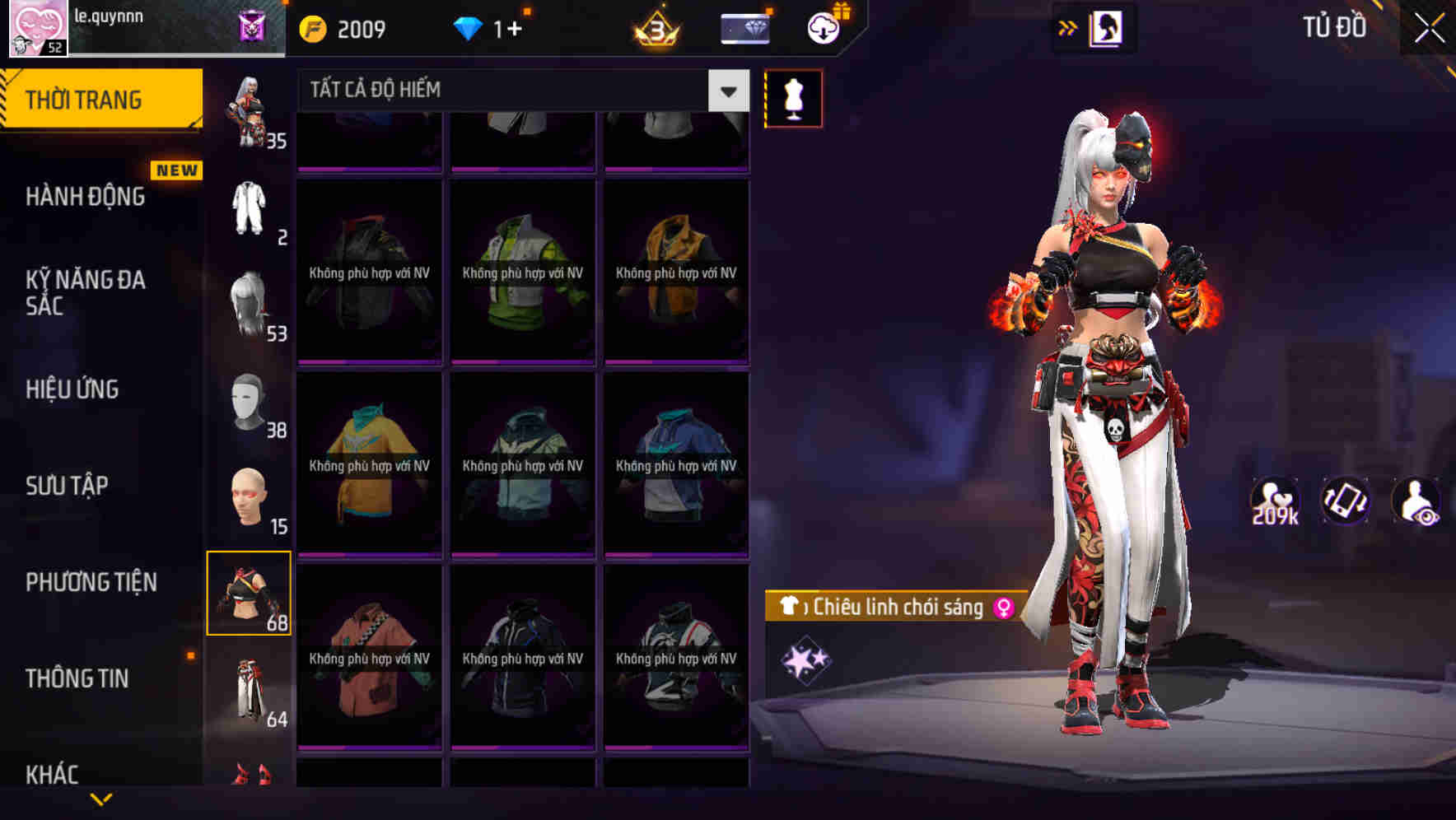Click the 209k likes heart icon
The image size is (1456, 820).
click(x=1273, y=499)
